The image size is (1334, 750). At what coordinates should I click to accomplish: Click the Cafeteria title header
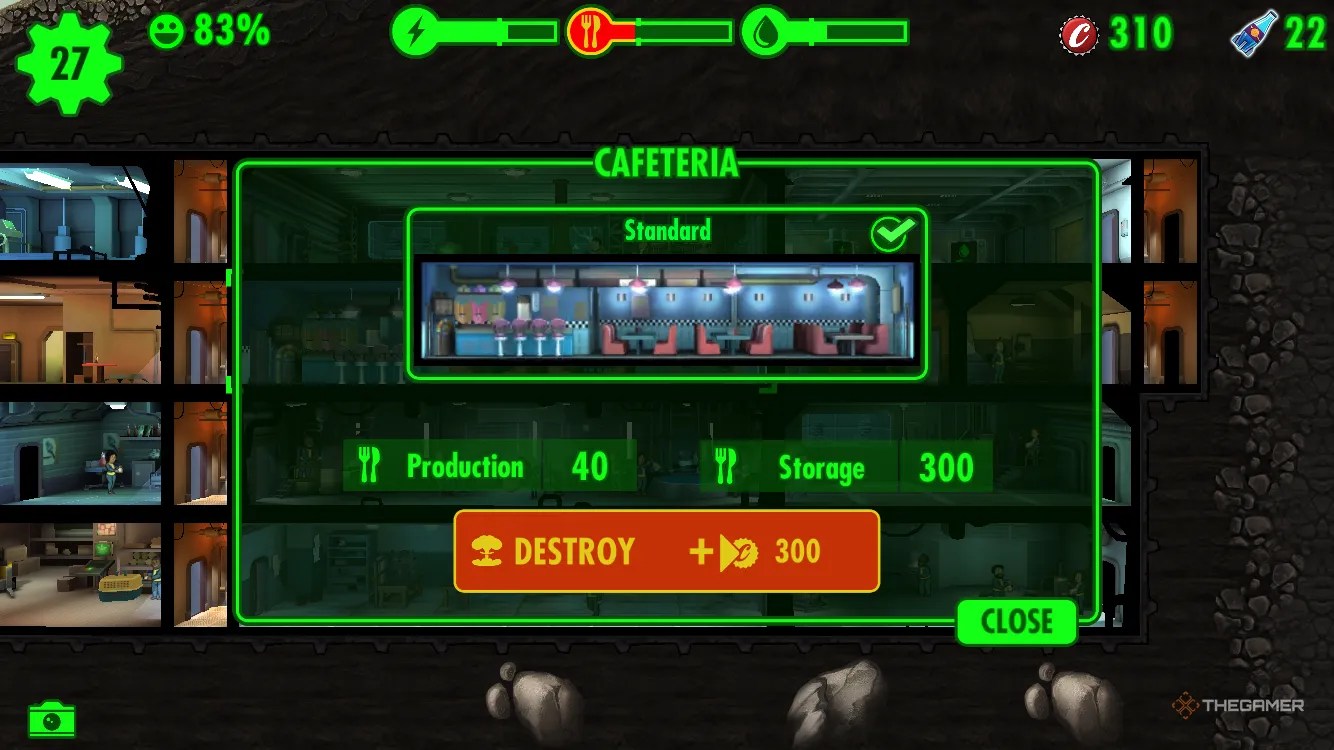(666, 163)
